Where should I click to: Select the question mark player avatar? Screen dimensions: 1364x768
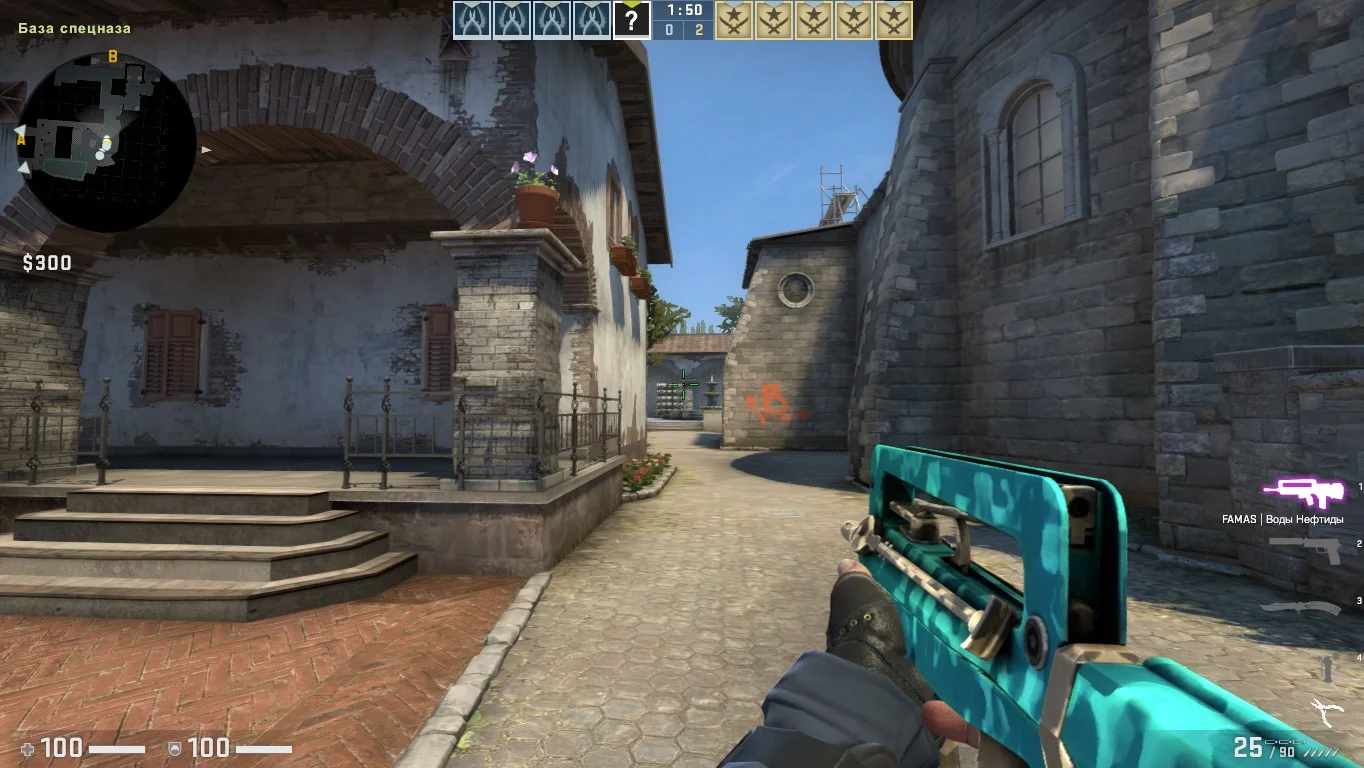click(631, 20)
